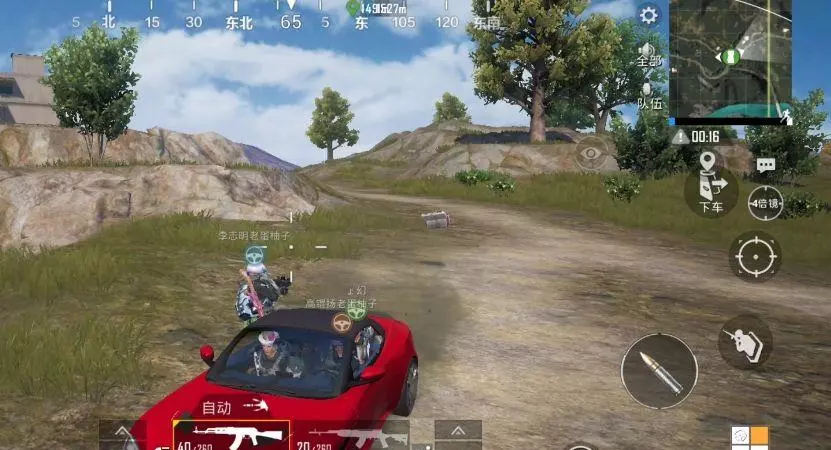The image size is (831, 450).
Task: Expand the arrow right of the weapon slots
Action: [x=458, y=434]
